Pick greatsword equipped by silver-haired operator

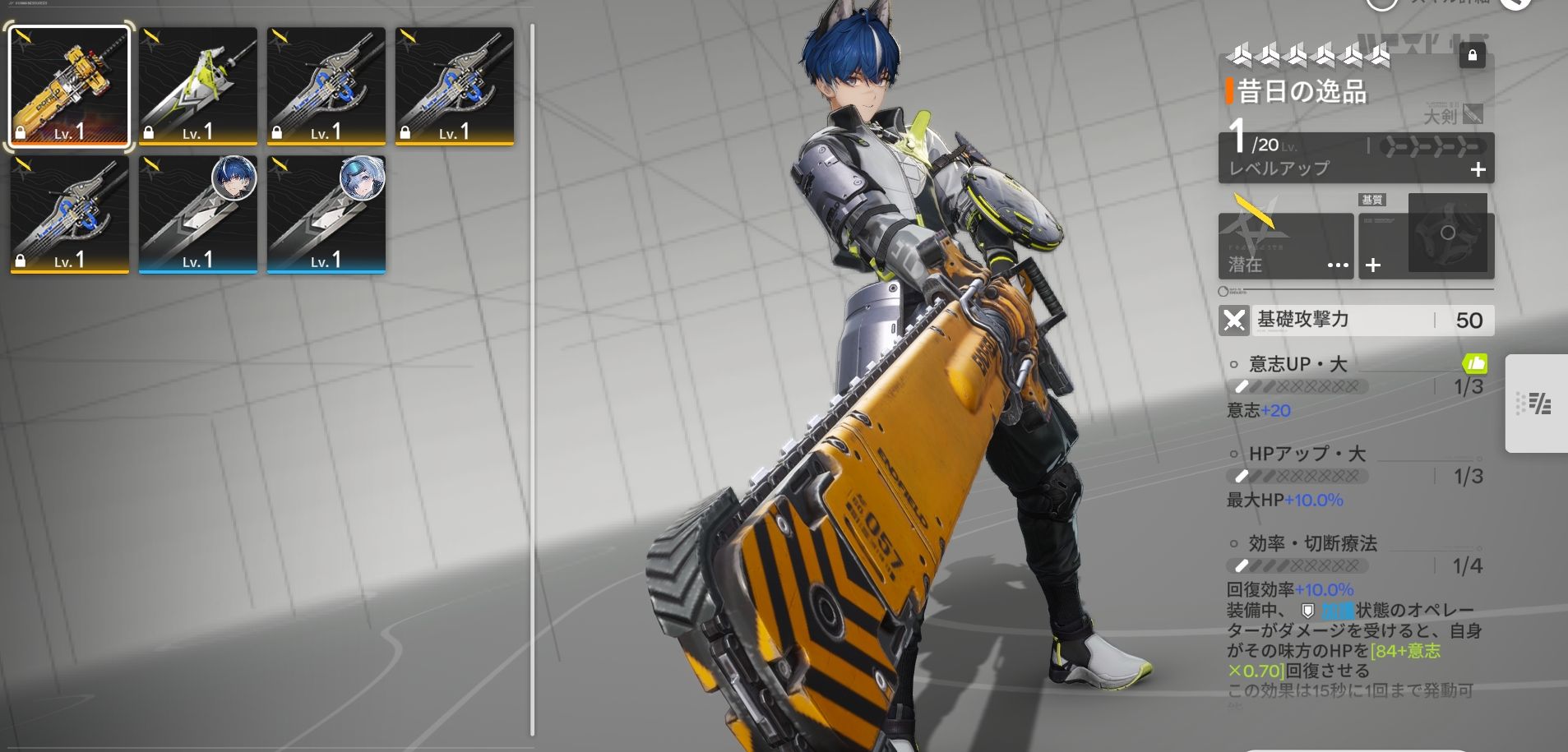click(x=326, y=215)
